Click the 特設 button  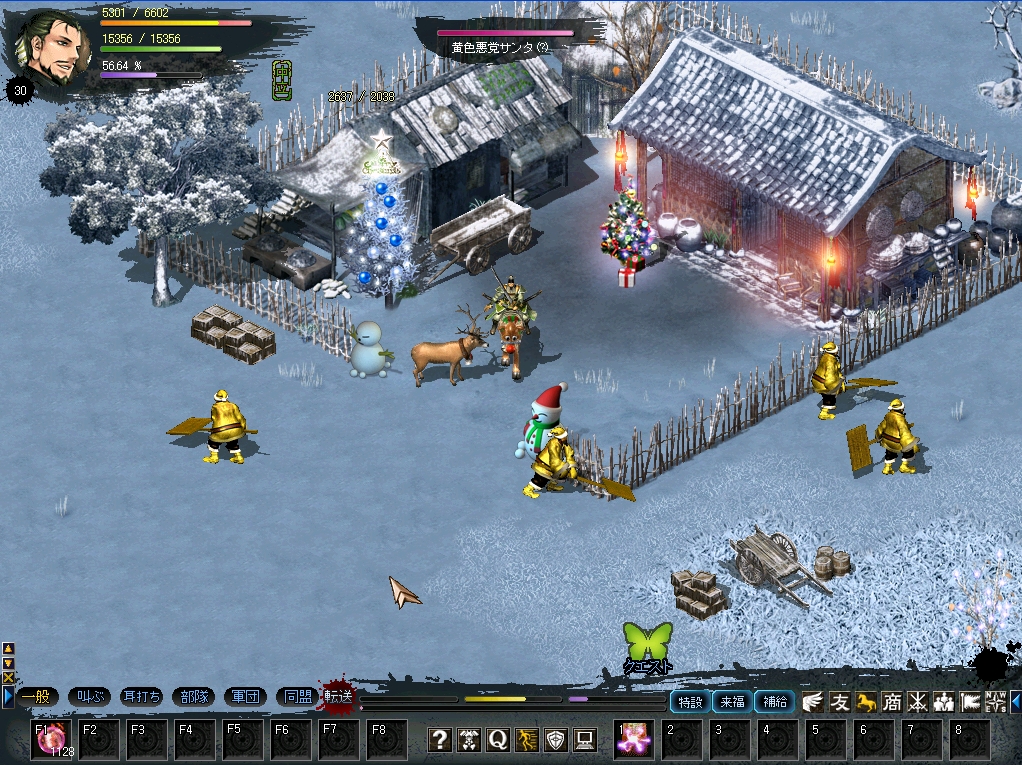(x=690, y=702)
